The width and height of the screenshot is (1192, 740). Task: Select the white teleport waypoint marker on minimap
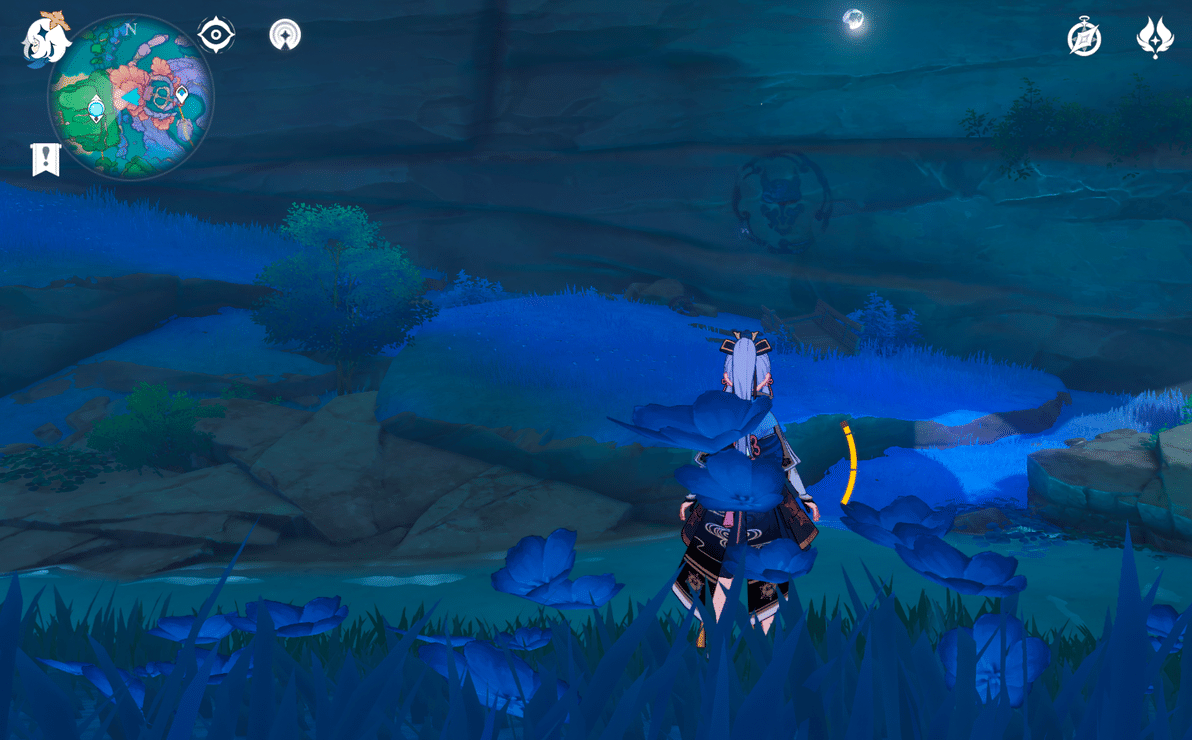coord(181,95)
